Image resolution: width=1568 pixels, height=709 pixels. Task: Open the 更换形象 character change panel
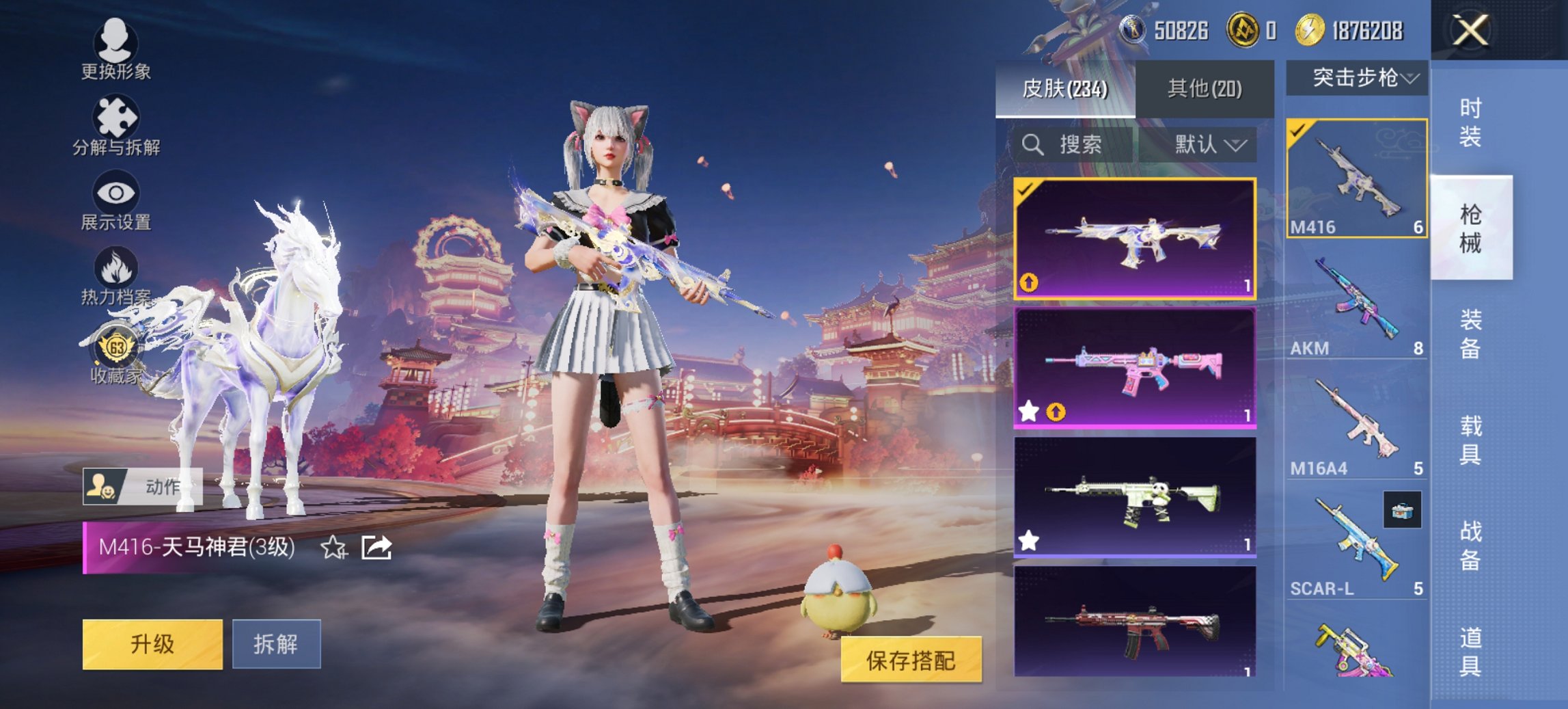pyautogui.click(x=116, y=48)
